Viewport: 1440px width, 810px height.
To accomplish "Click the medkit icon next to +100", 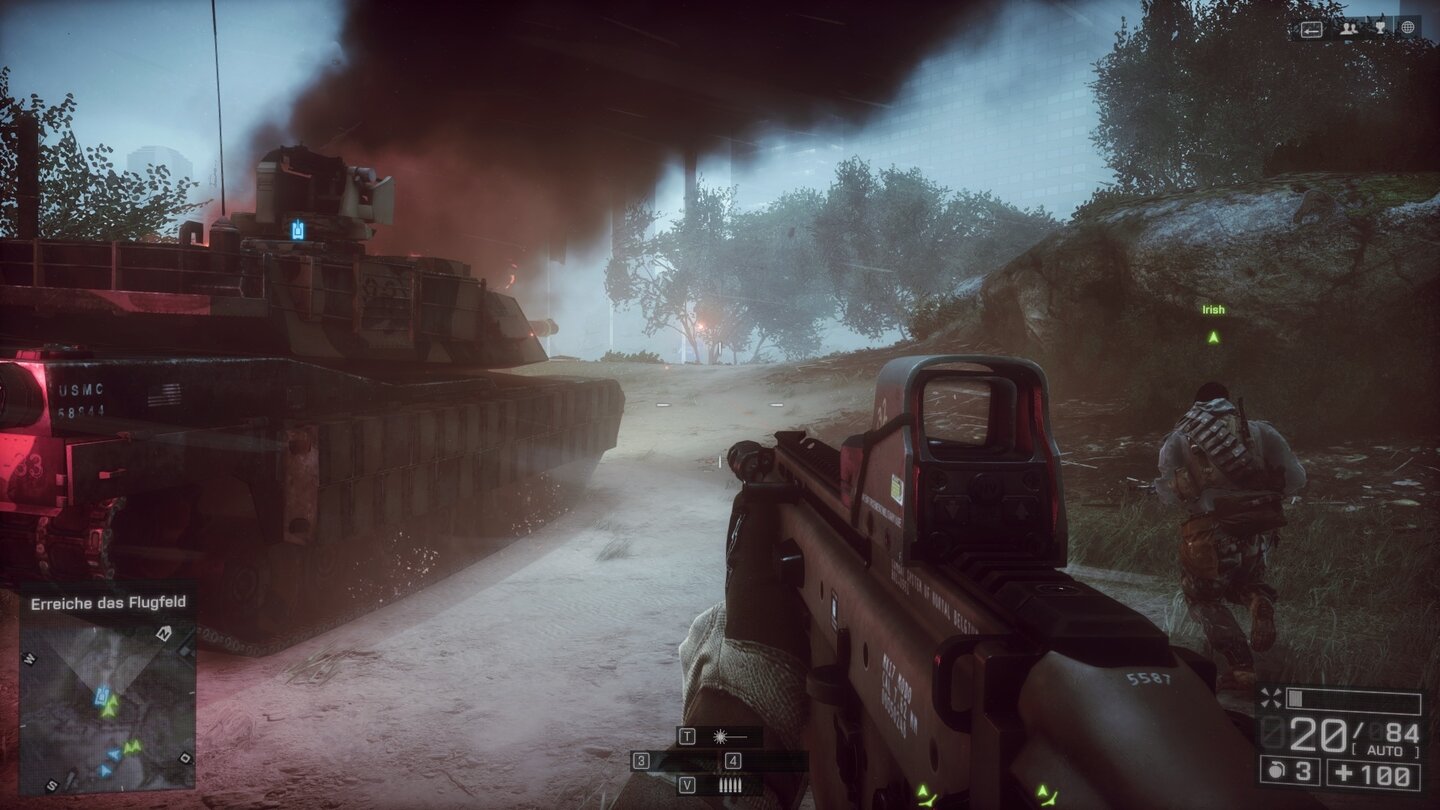I will pyautogui.click(x=1344, y=773).
